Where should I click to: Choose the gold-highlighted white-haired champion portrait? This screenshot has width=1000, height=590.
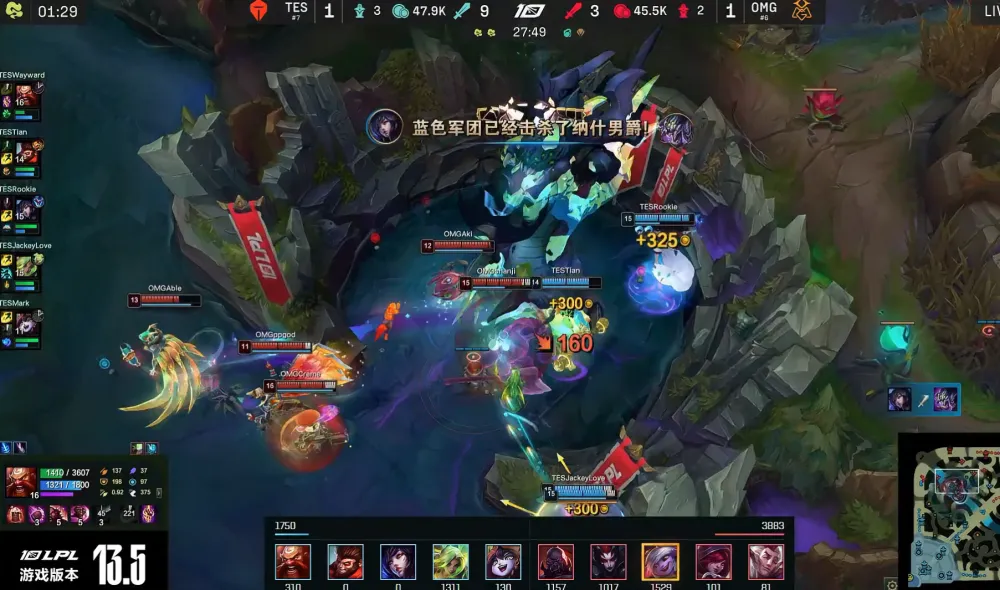click(660, 562)
